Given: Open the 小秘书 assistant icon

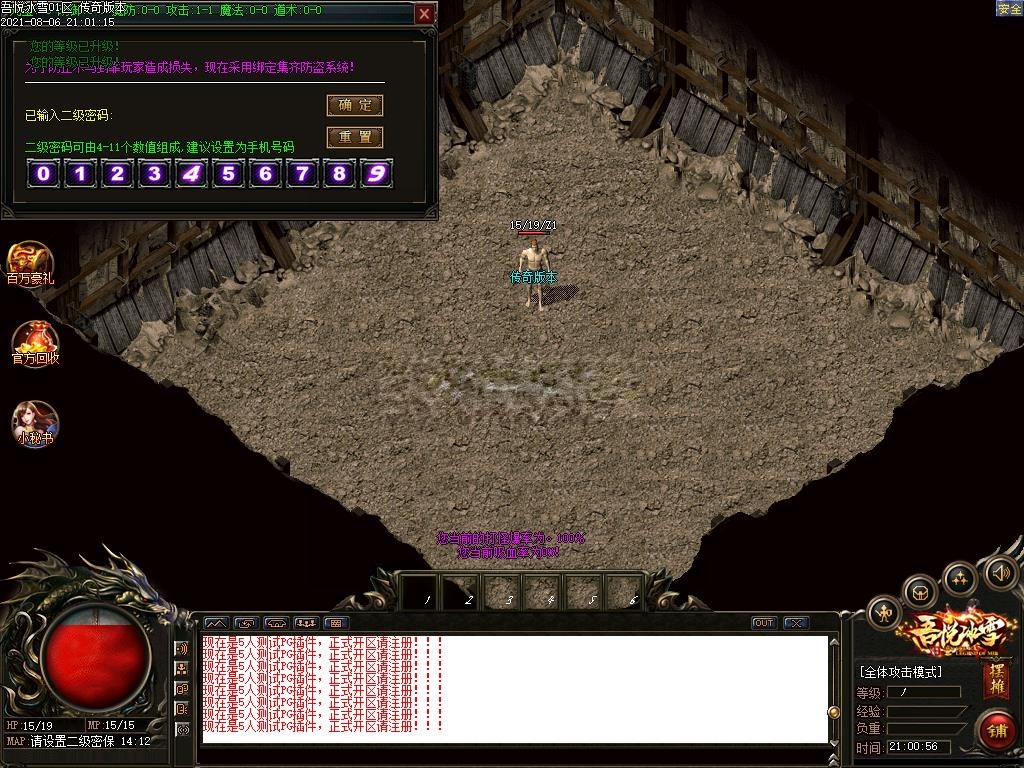Looking at the screenshot, I should pos(35,423).
